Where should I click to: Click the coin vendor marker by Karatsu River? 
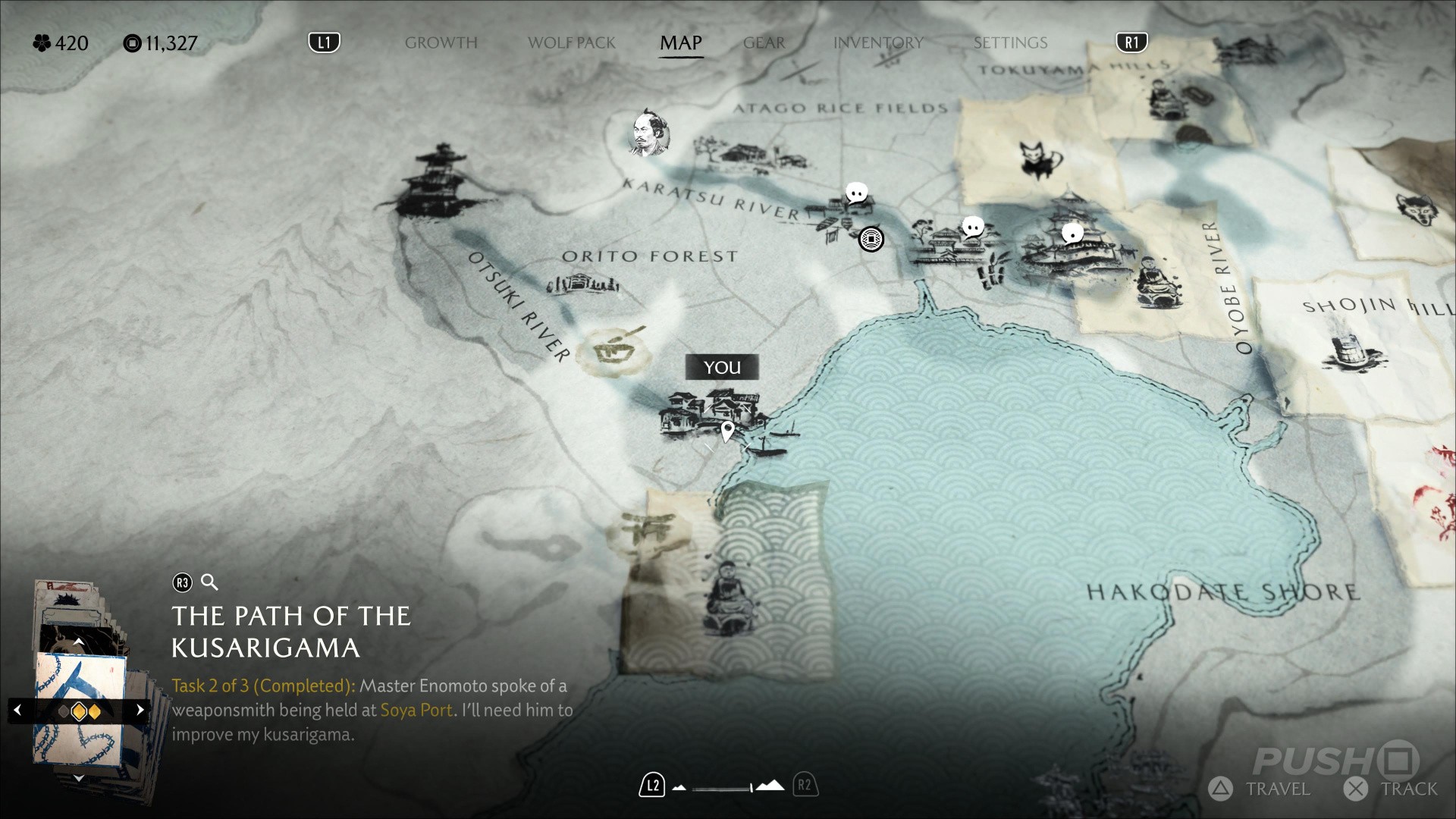click(x=871, y=240)
